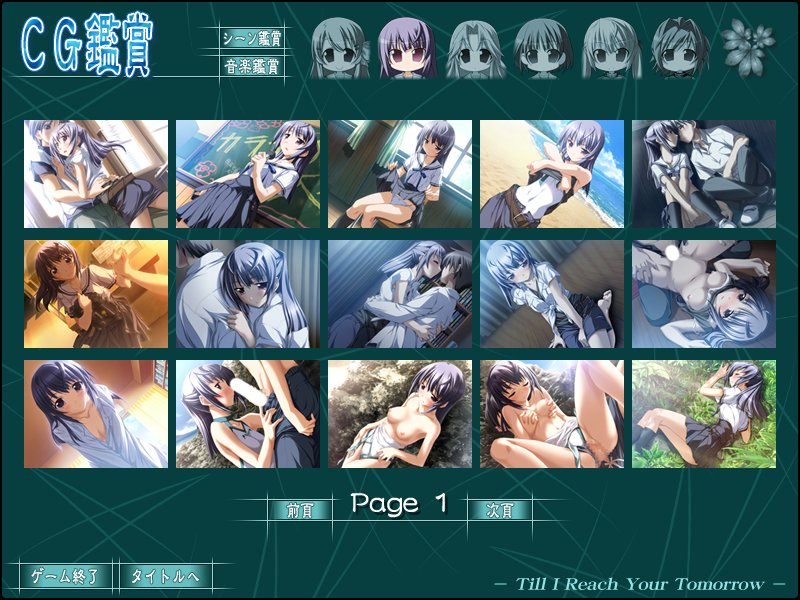Viewport: 800px width, 600px height.
Task: Open the girl lying on grass thumbnail
Action: (704, 414)
